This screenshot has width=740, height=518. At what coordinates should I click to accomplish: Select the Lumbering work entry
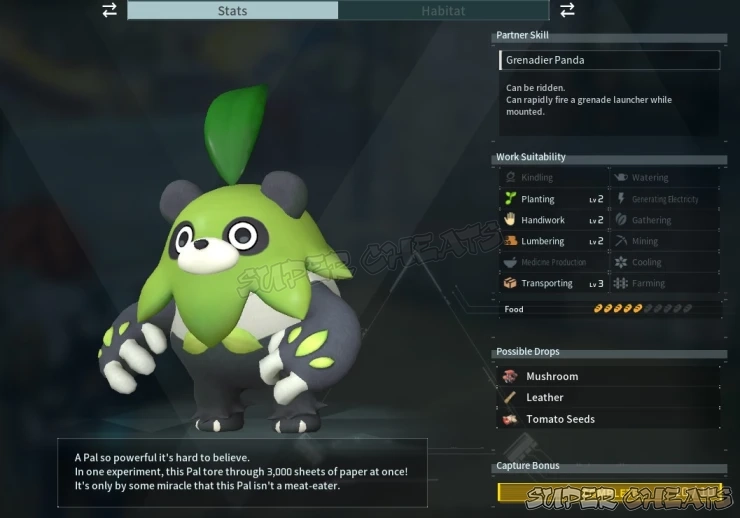click(x=553, y=241)
